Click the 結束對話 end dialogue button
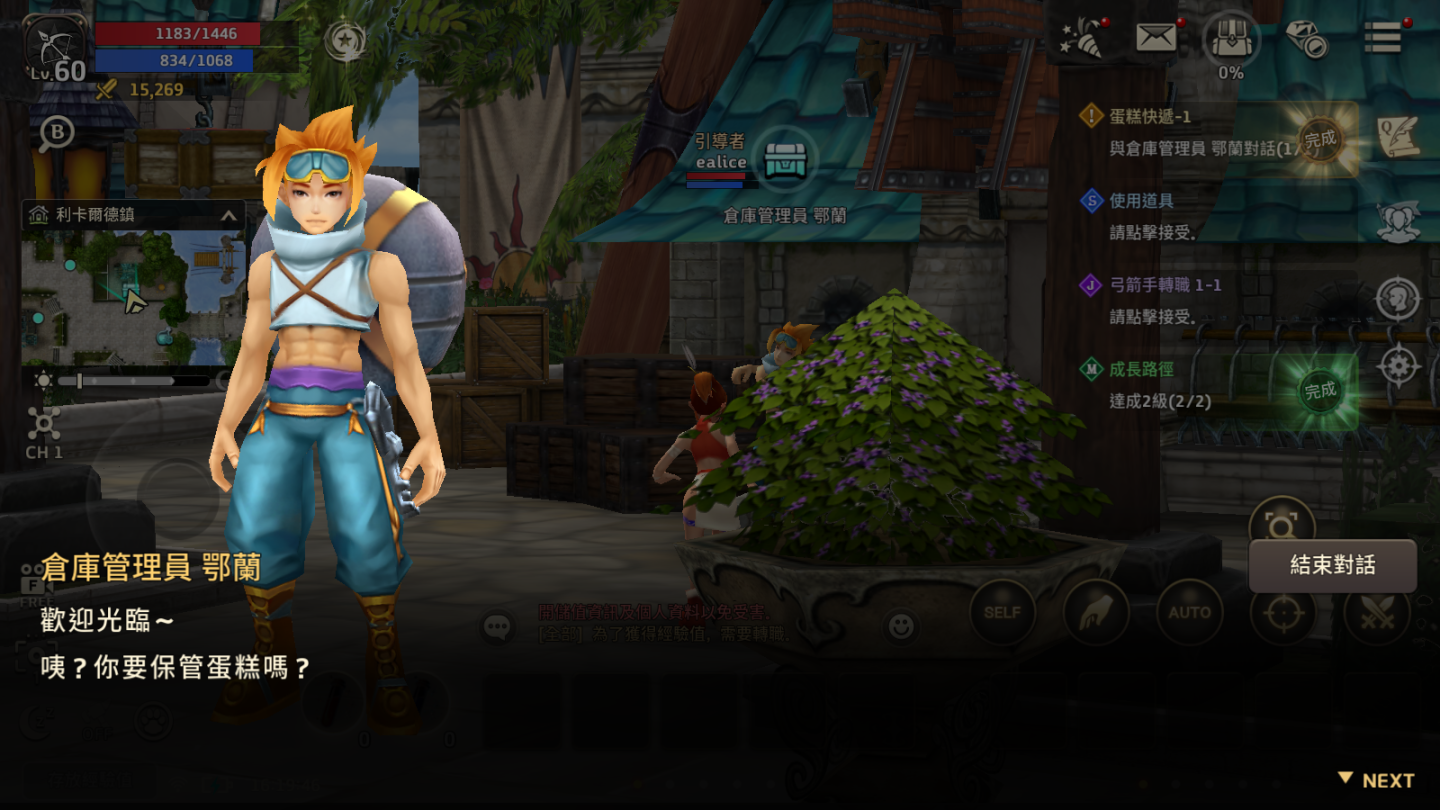Image resolution: width=1440 pixels, height=810 pixels. click(x=1332, y=566)
